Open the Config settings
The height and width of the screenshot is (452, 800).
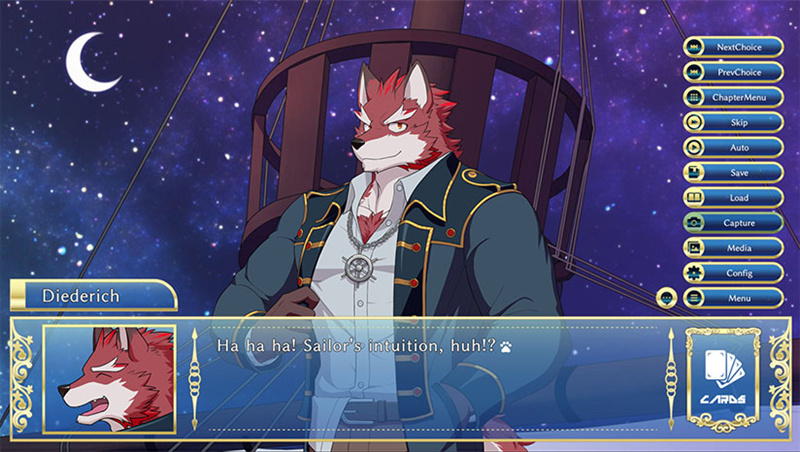[x=733, y=272]
